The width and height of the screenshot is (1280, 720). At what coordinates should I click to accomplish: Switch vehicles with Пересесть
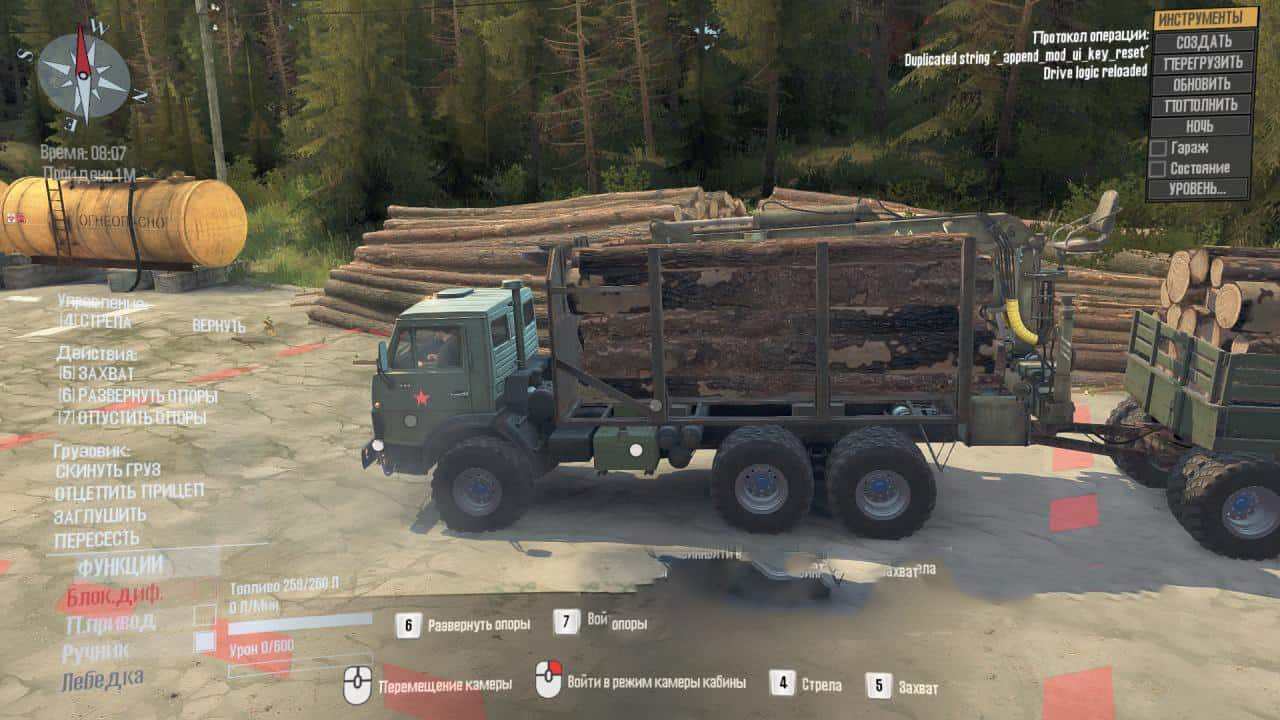(x=97, y=539)
